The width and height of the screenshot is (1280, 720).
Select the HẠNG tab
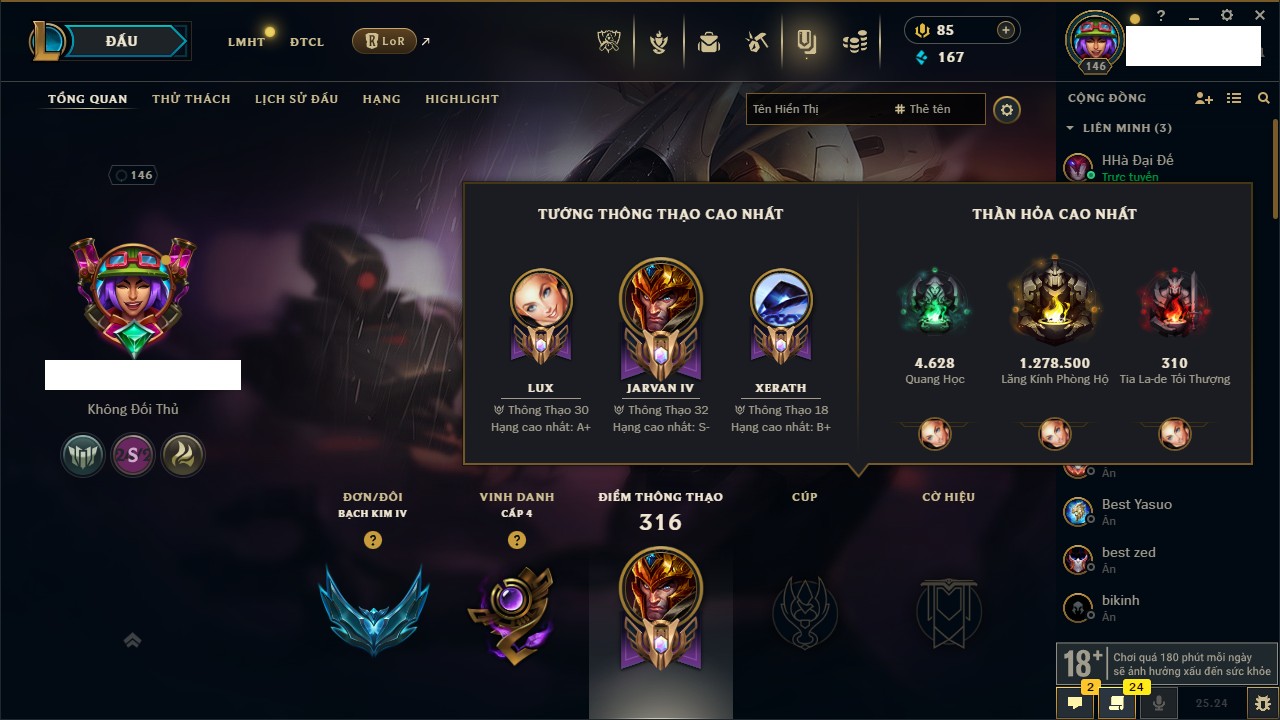(381, 99)
